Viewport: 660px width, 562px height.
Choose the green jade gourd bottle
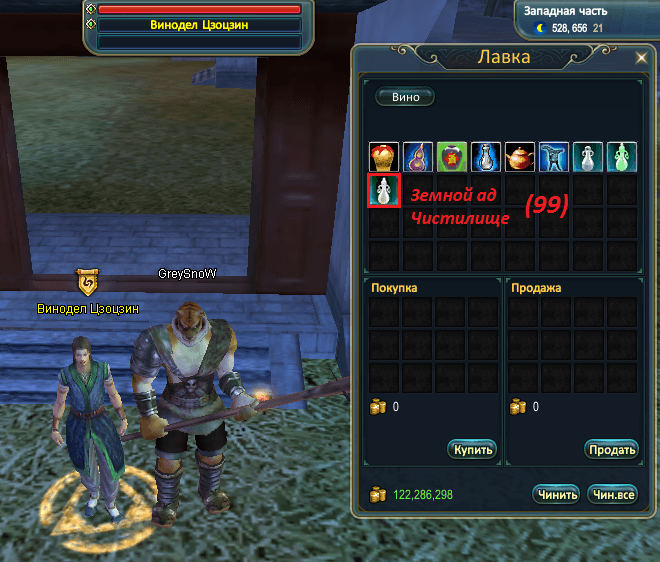click(623, 157)
